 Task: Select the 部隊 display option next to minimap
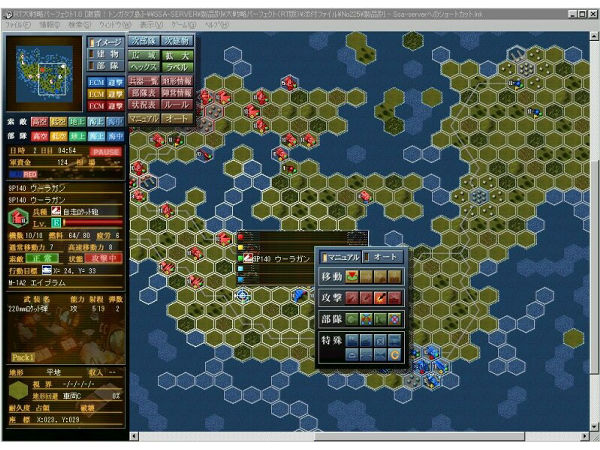tap(105, 67)
